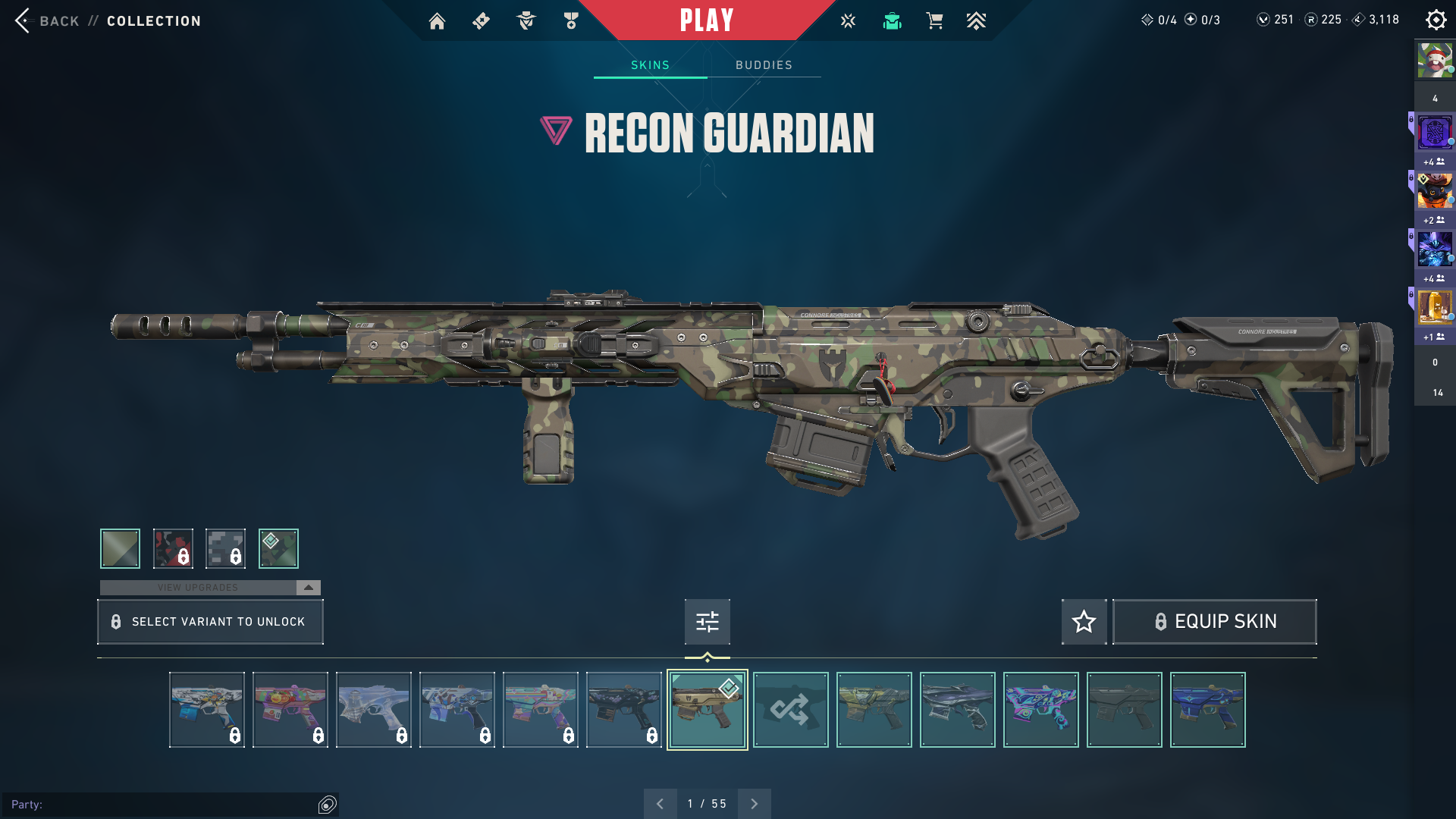Choose the gray digital camo variant
1456x819 pixels.
click(225, 548)
